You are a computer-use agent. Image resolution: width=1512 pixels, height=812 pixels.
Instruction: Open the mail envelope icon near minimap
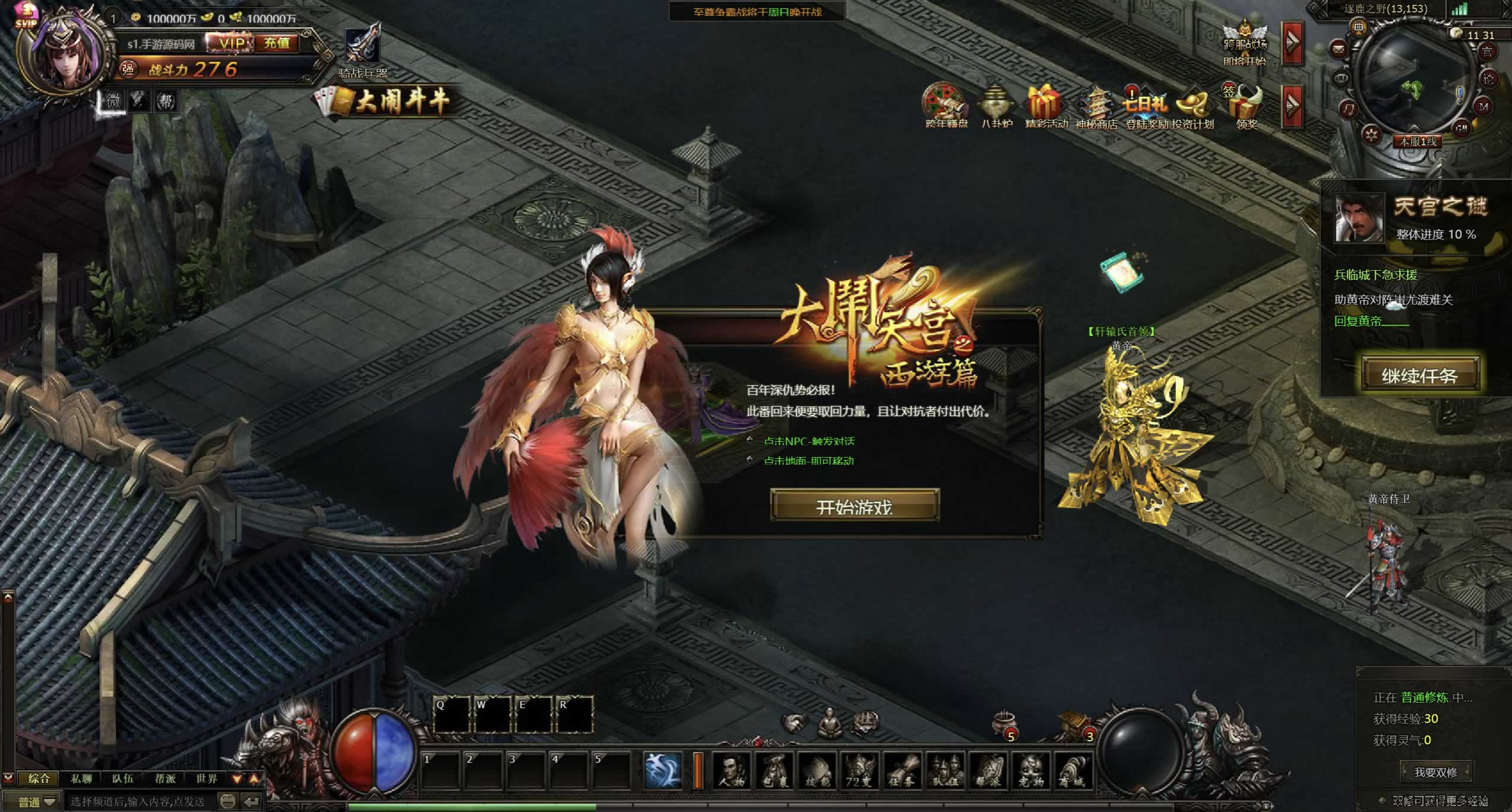point(1339,49)
